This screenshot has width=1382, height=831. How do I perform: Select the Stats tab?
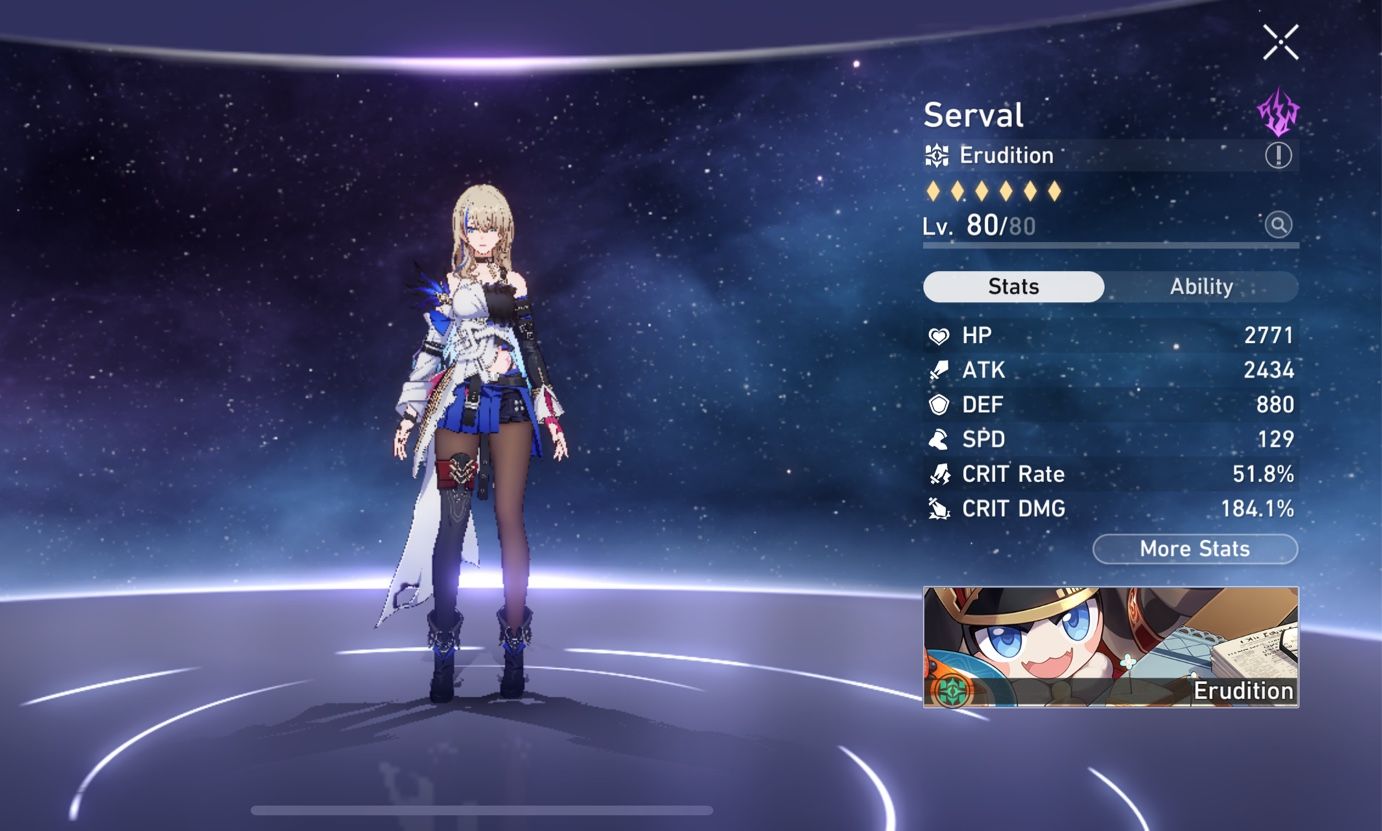point(1013,287)
